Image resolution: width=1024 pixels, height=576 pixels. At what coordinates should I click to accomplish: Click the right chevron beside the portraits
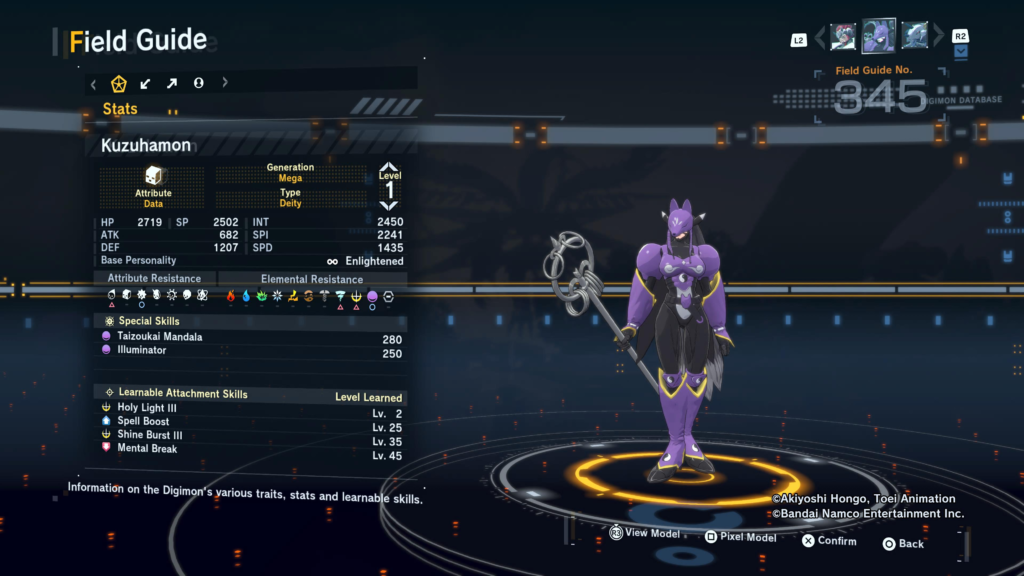coord(939,38)
